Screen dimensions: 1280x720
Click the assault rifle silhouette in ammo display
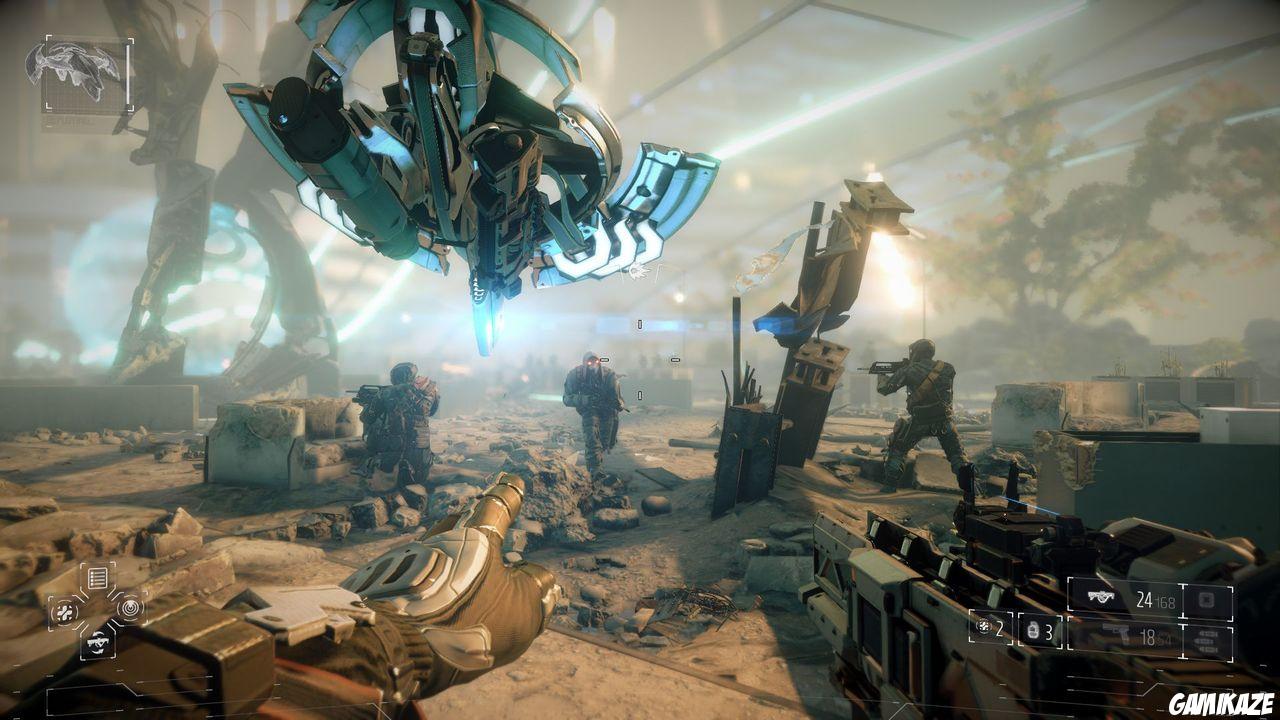point(1101,596)
